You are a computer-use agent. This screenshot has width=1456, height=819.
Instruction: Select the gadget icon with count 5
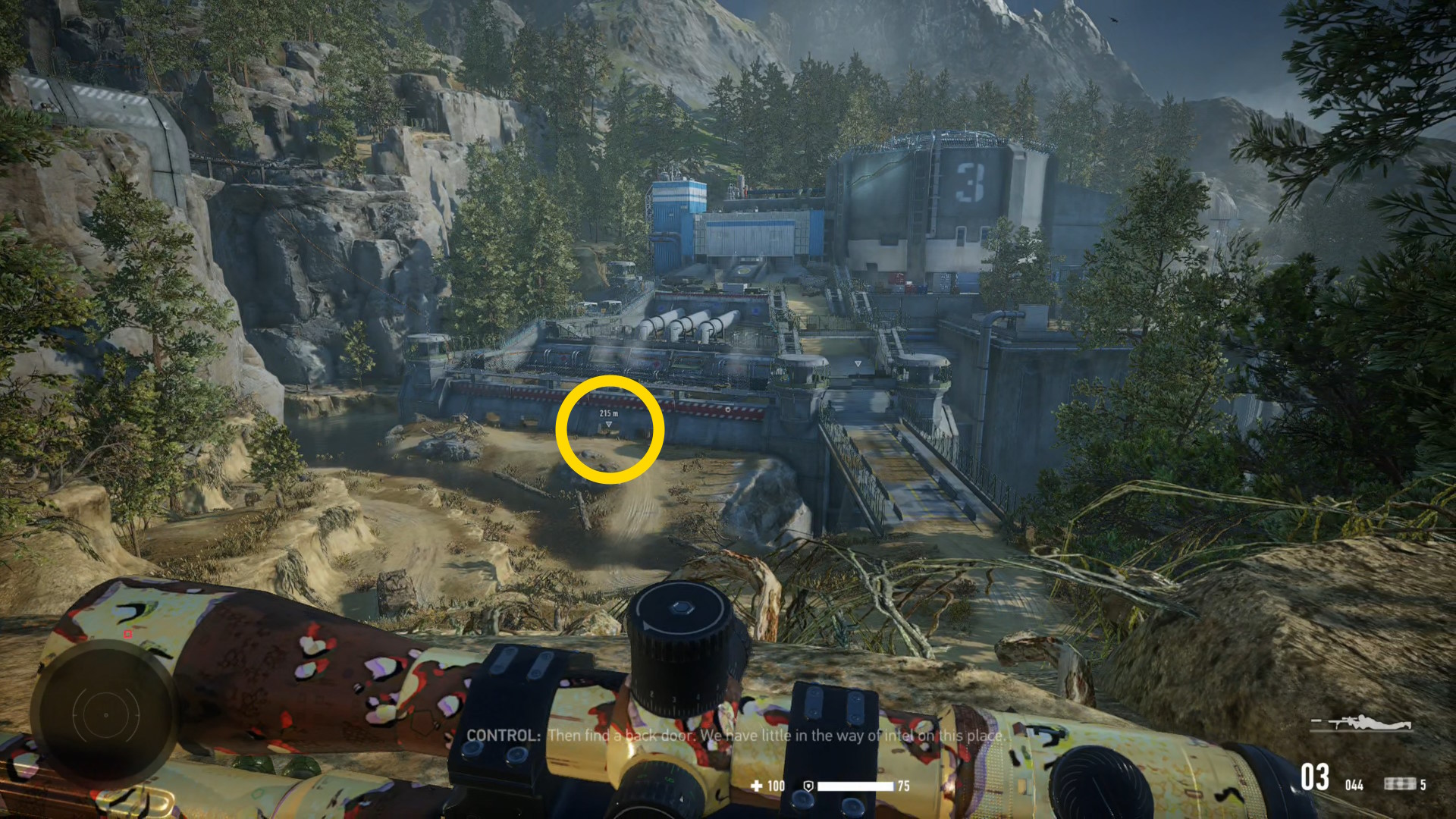1399,784
